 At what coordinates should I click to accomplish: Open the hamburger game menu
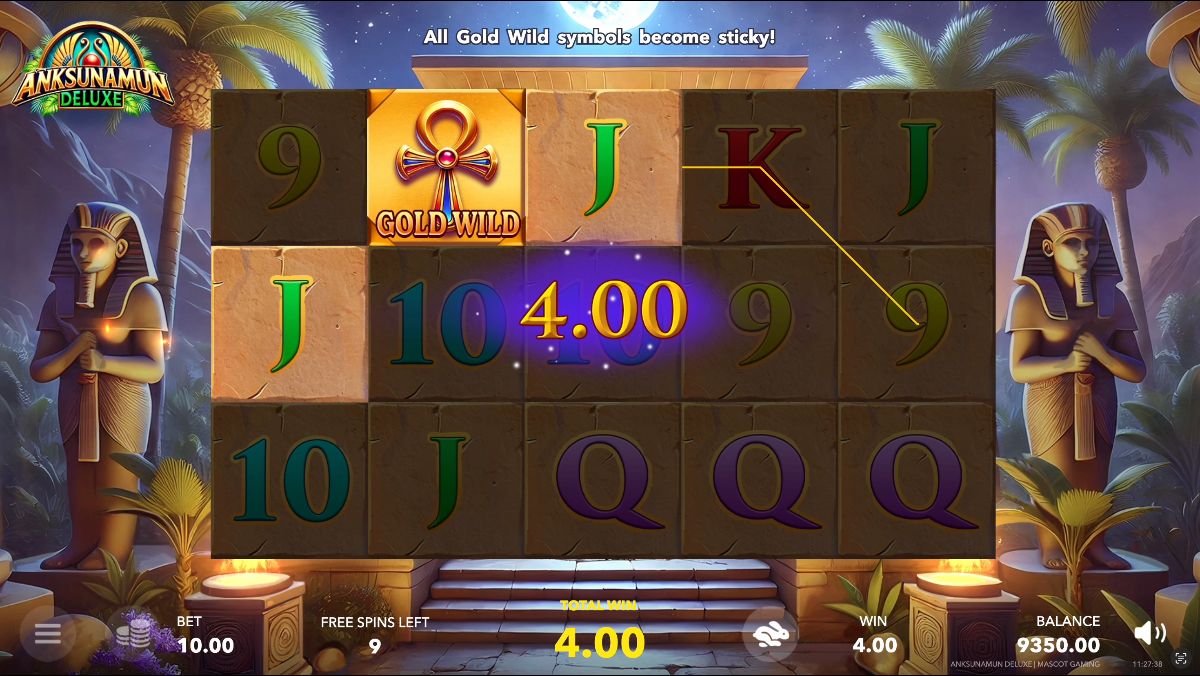(47, 633)
